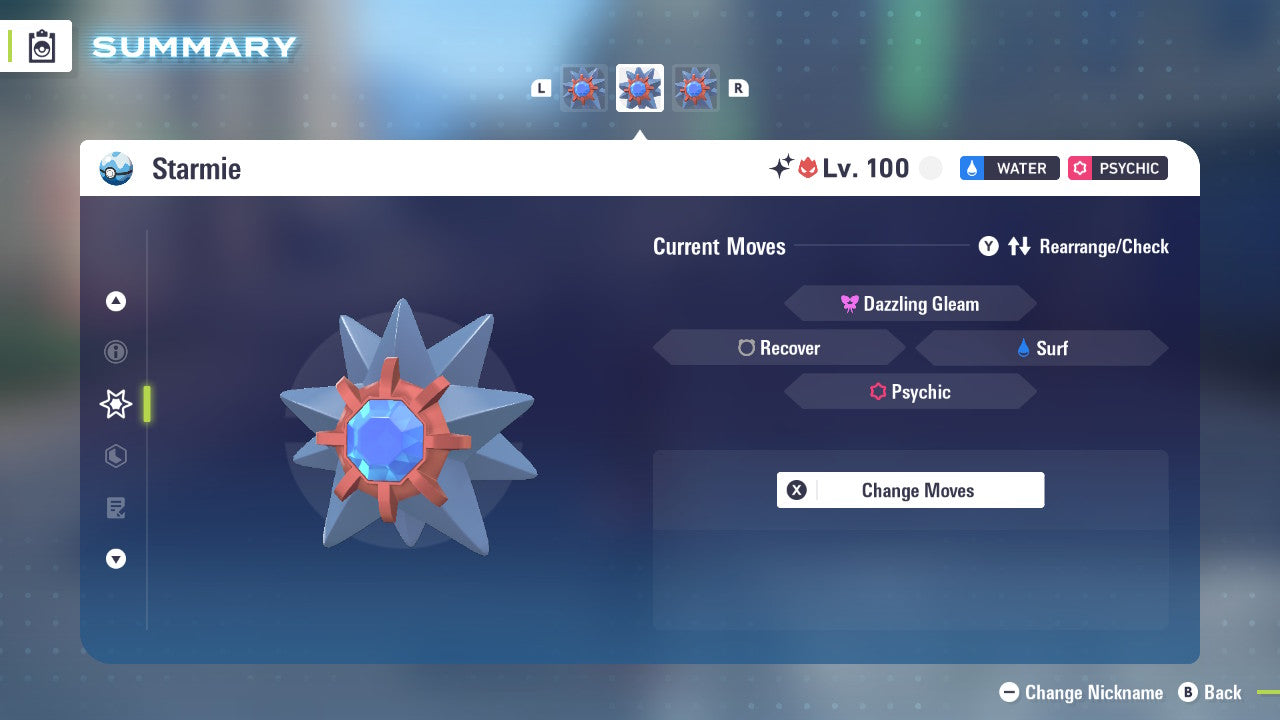
Task: Click the down arrow below the sidebar
Action: (x=115, y=559)
